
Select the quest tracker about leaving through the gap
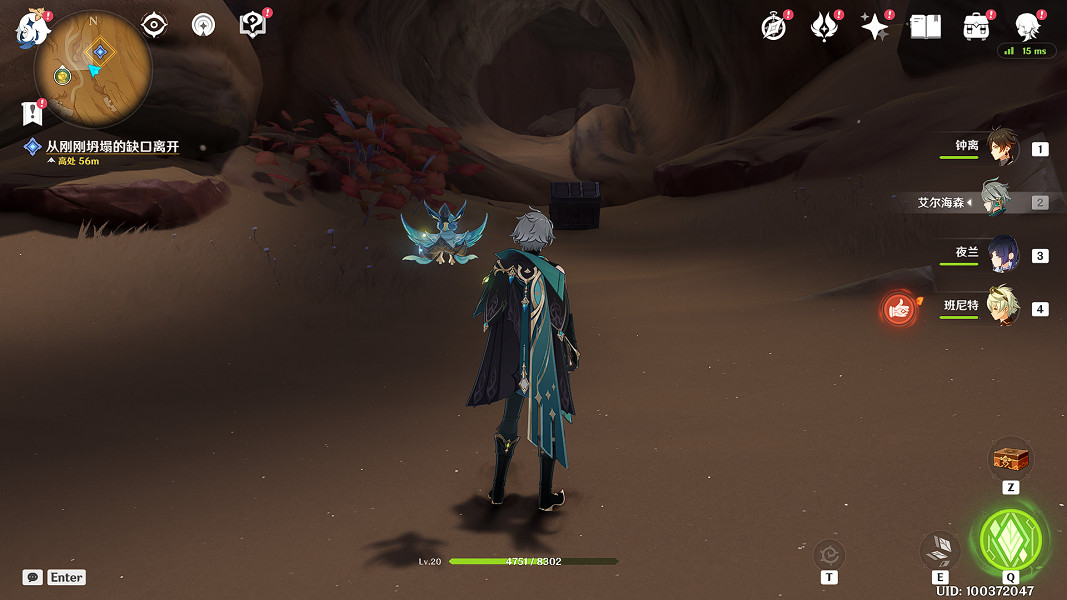(x=110, y=147)
